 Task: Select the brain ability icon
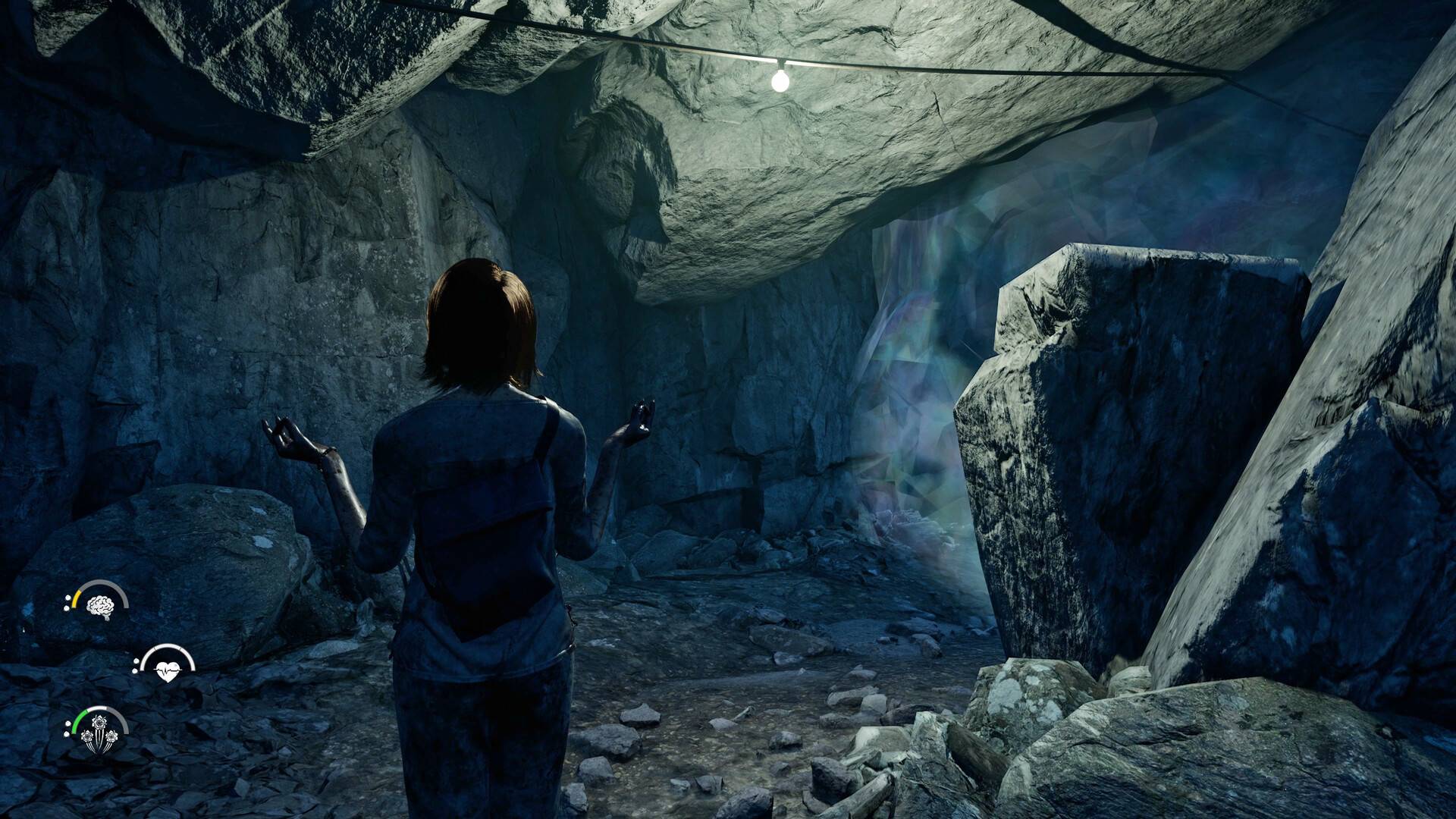tap(99, 605)
